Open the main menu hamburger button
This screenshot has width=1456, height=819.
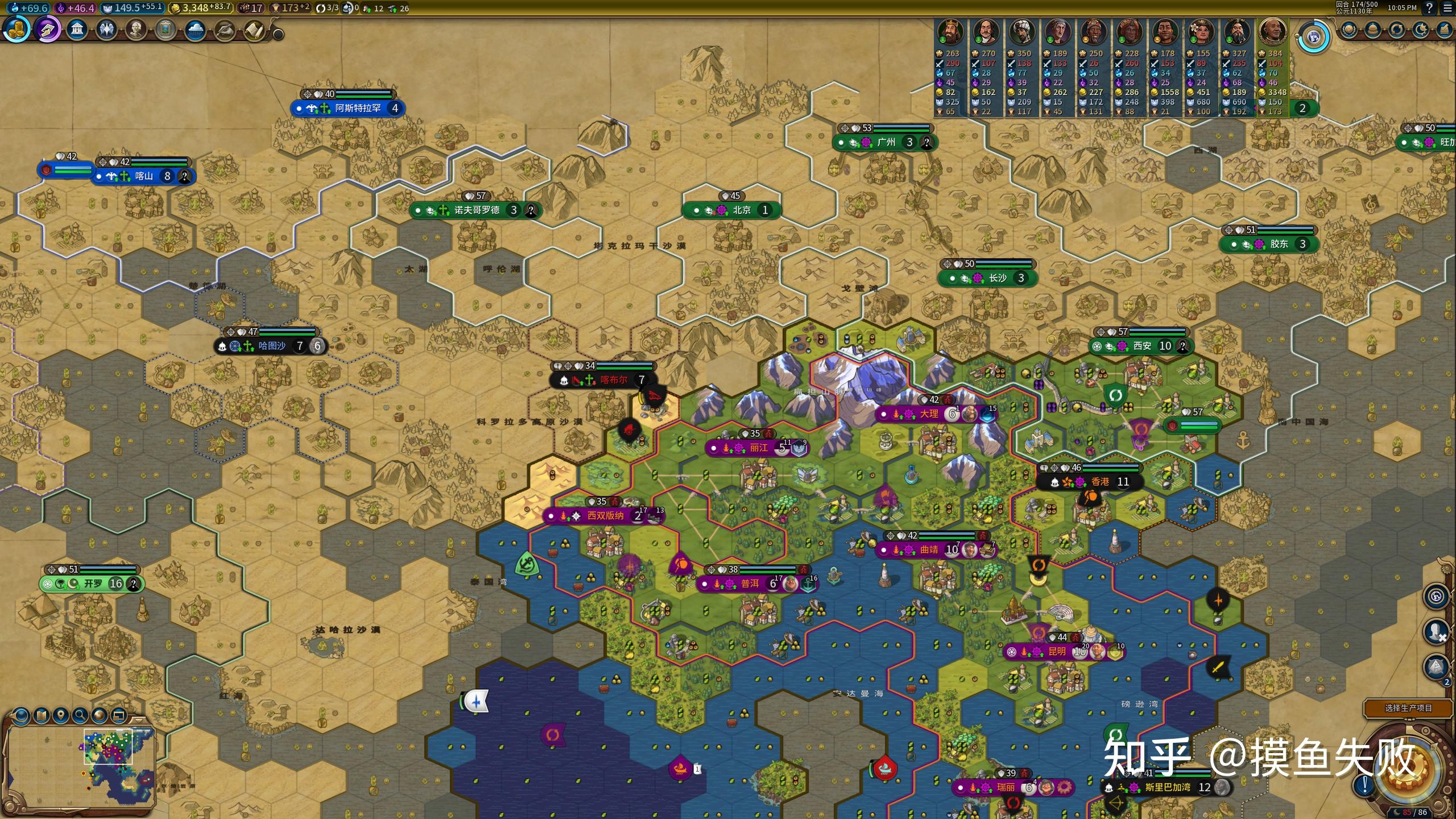point(1447,8)
